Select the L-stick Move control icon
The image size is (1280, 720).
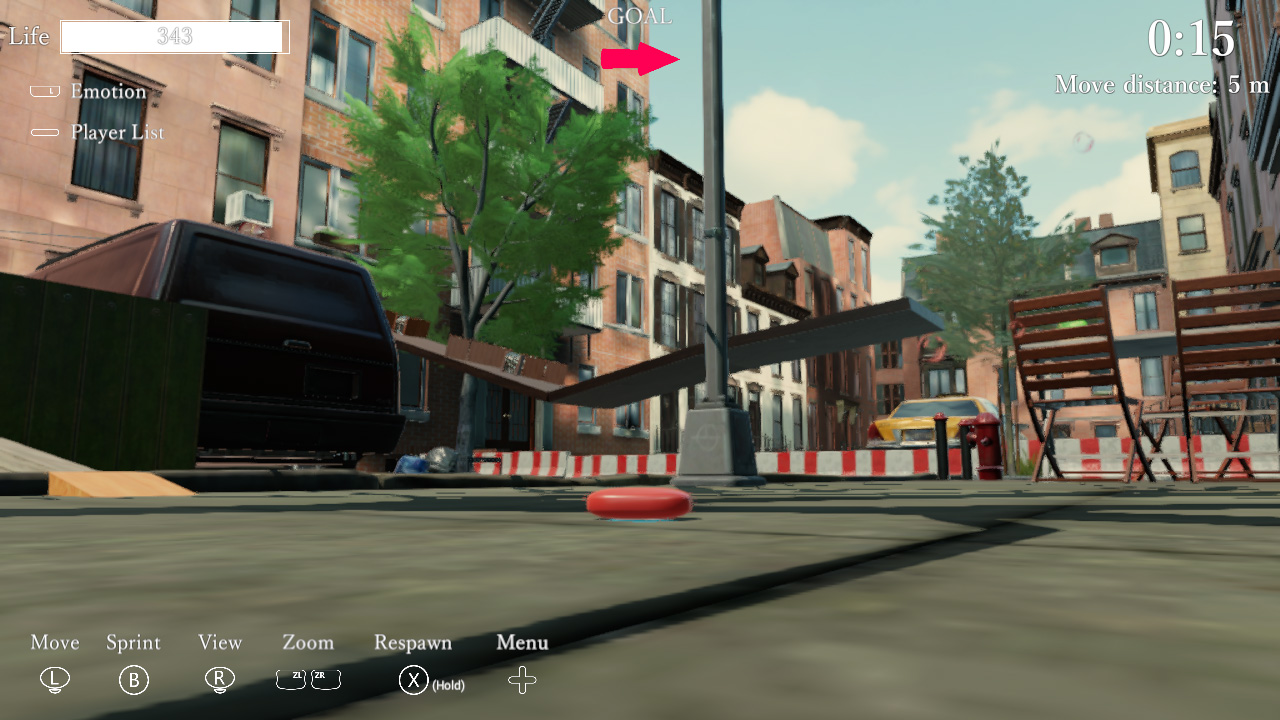pos(54,679)
